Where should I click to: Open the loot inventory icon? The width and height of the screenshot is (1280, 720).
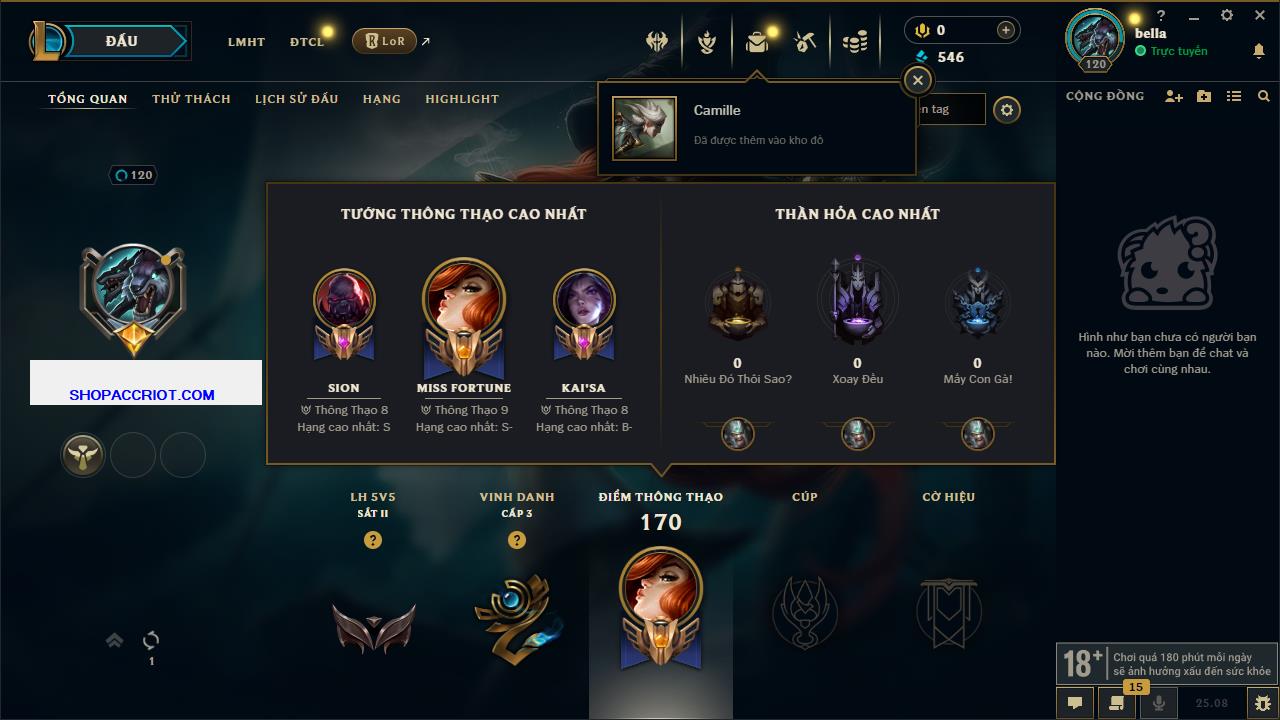pos(756,41)
